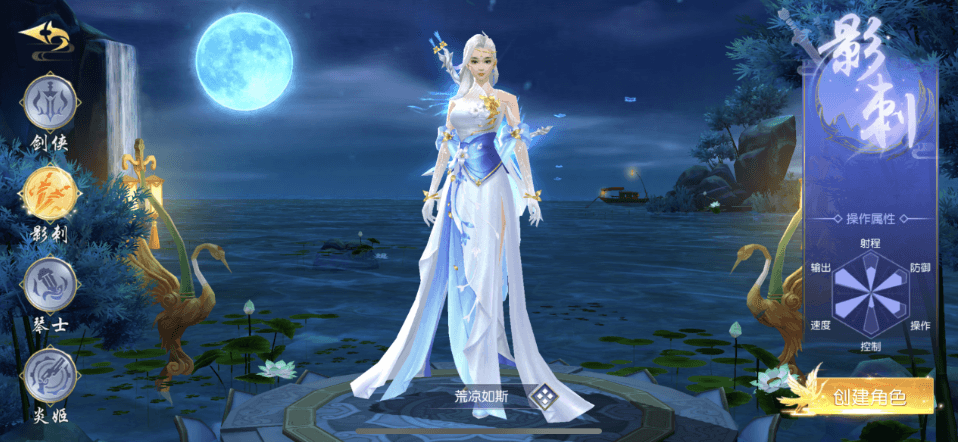Go back using the golden arrow button
This screenshot has height=442, width=958.
43,38
